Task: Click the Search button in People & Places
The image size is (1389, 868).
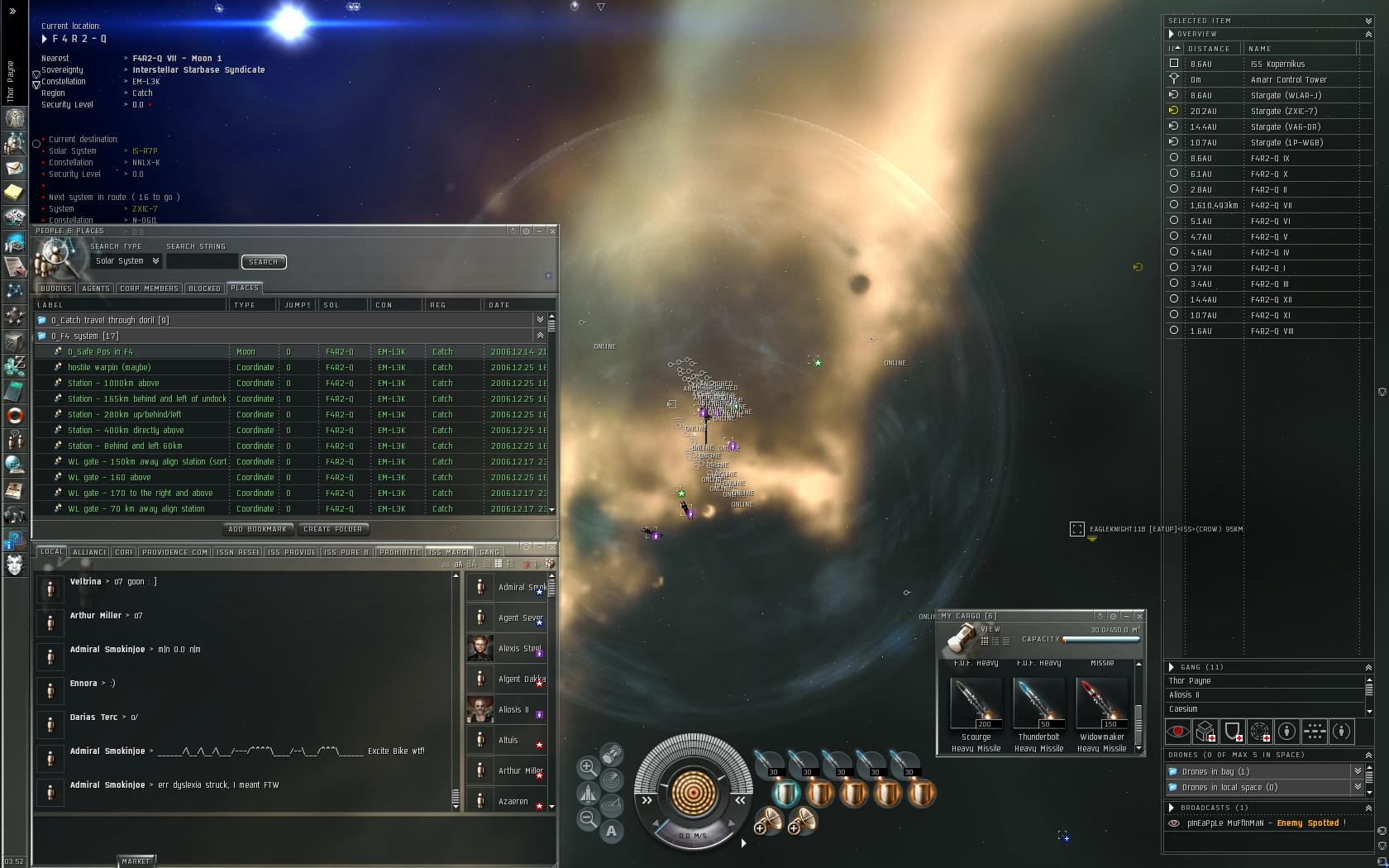Action: (263, 262)
